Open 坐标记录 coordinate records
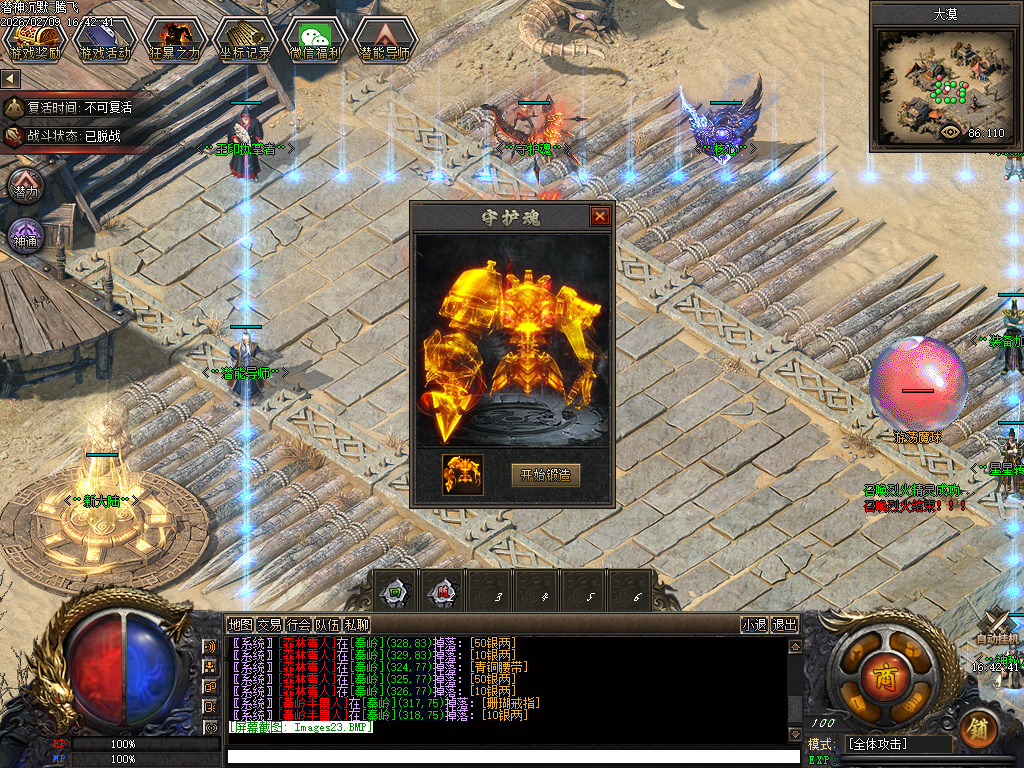This screenshot has width=1024, height=768. [243, 40]
